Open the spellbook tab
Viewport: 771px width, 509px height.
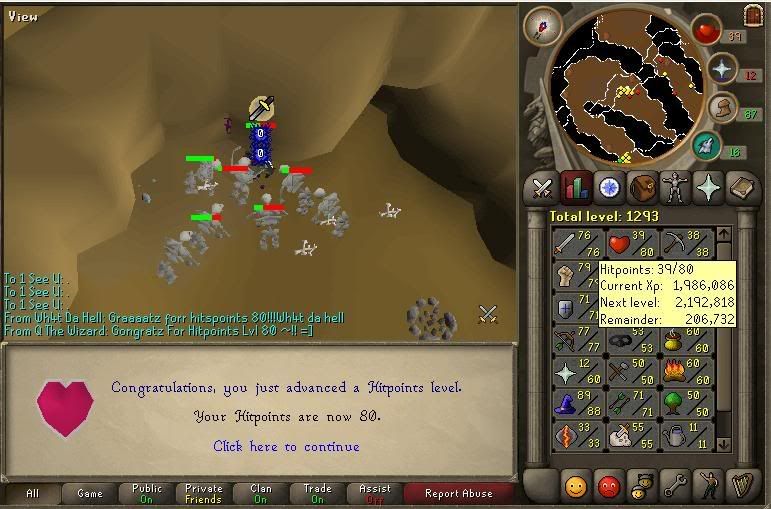pos(741,187)
